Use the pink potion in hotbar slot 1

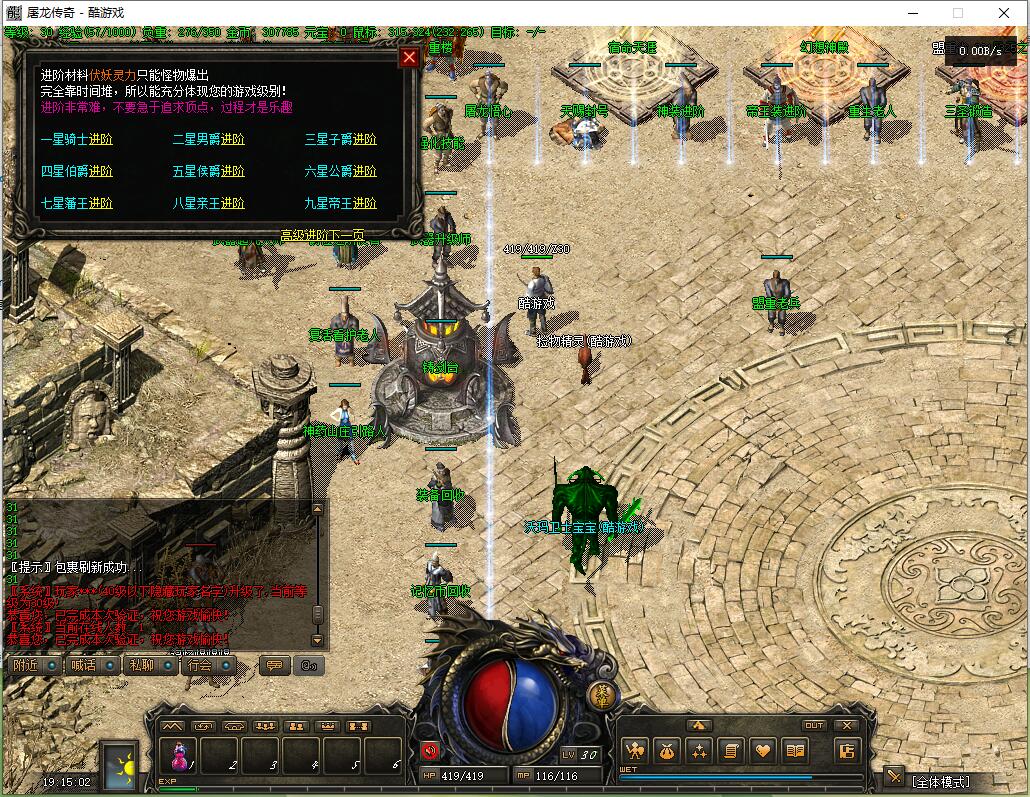click(x=180, y=756)
